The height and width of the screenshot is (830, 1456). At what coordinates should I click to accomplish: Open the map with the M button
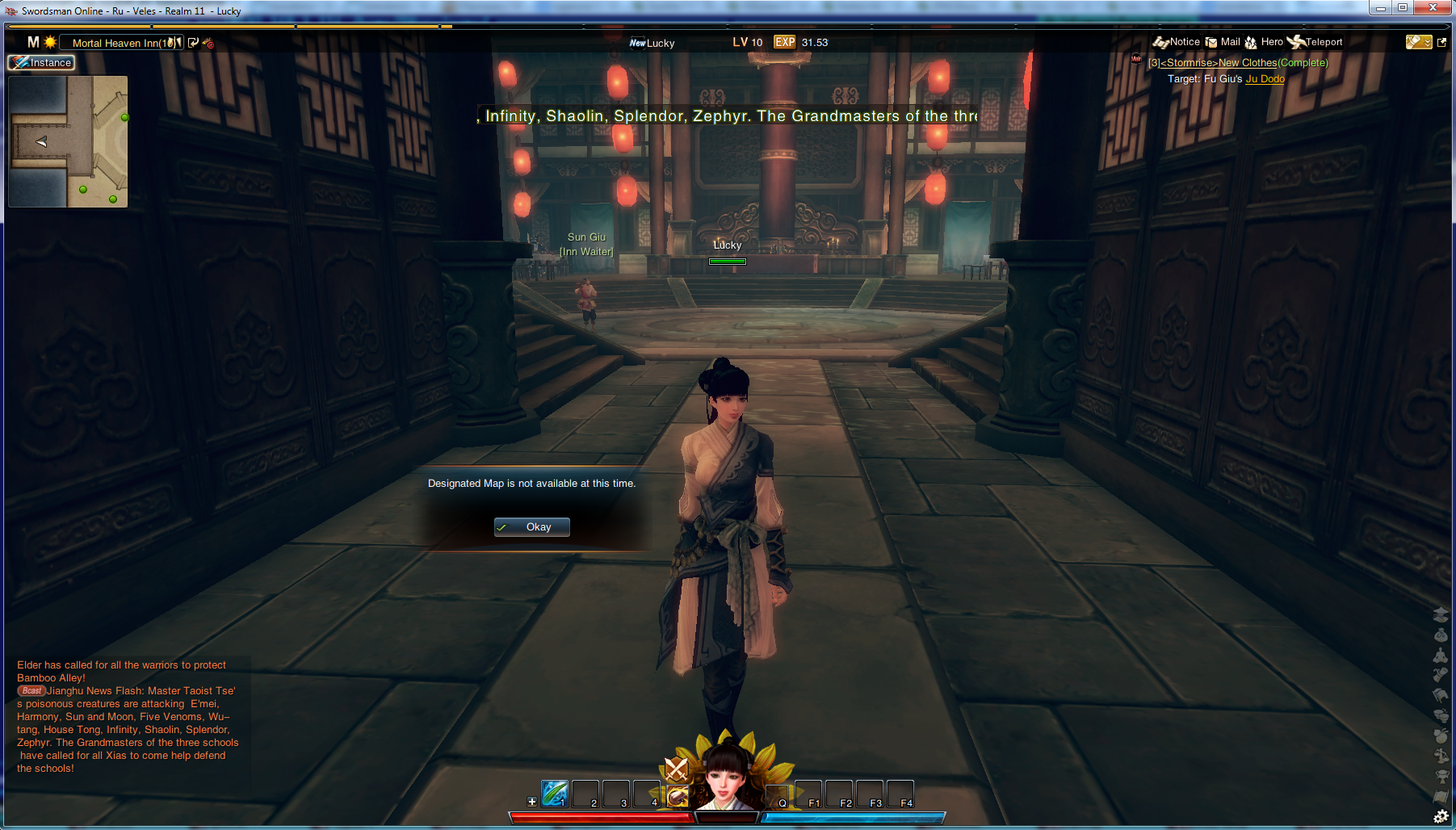(x=33, y=42)
